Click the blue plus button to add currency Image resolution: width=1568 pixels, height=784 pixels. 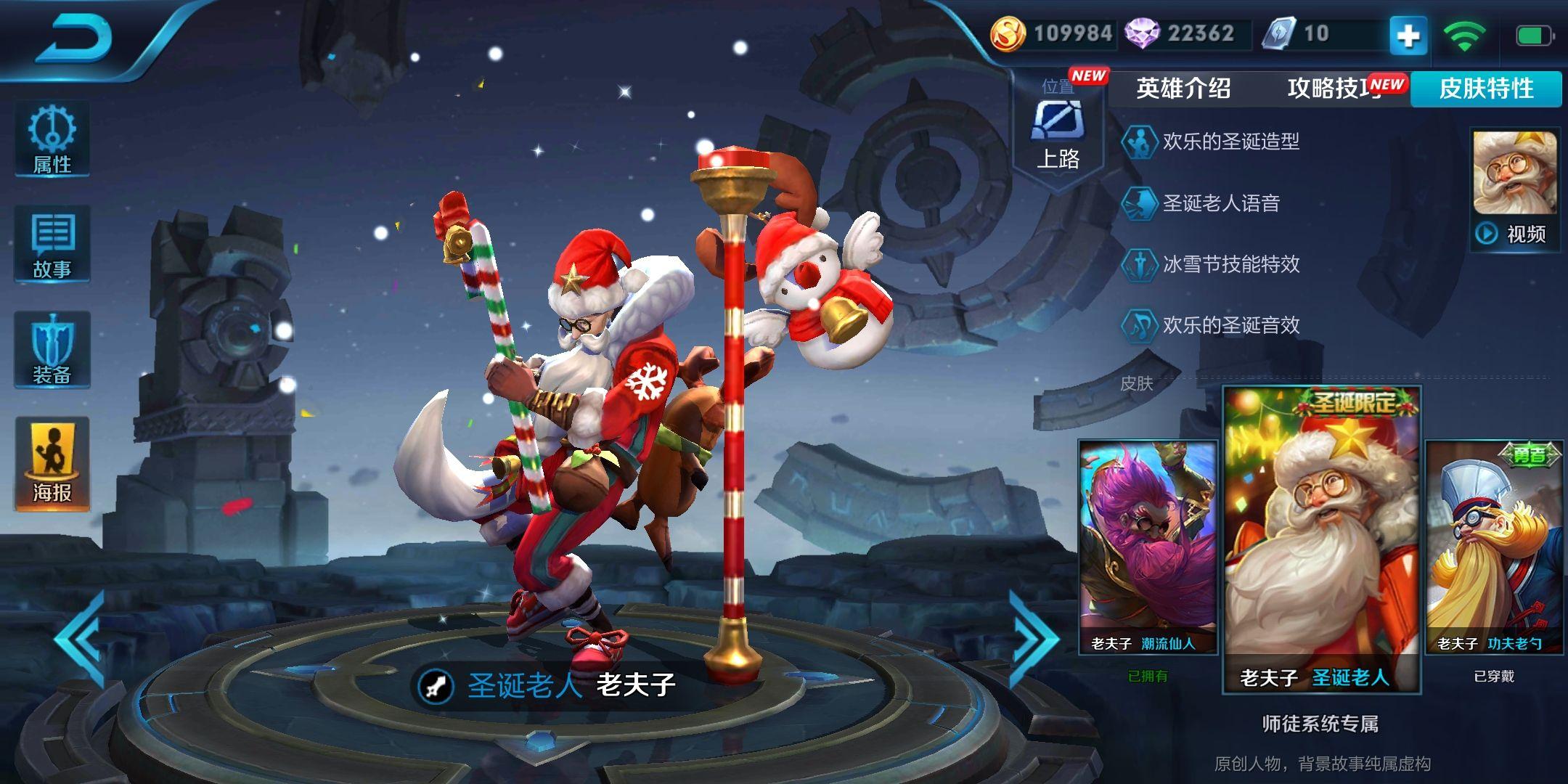pyautogui.click(x=1408, y=35)
